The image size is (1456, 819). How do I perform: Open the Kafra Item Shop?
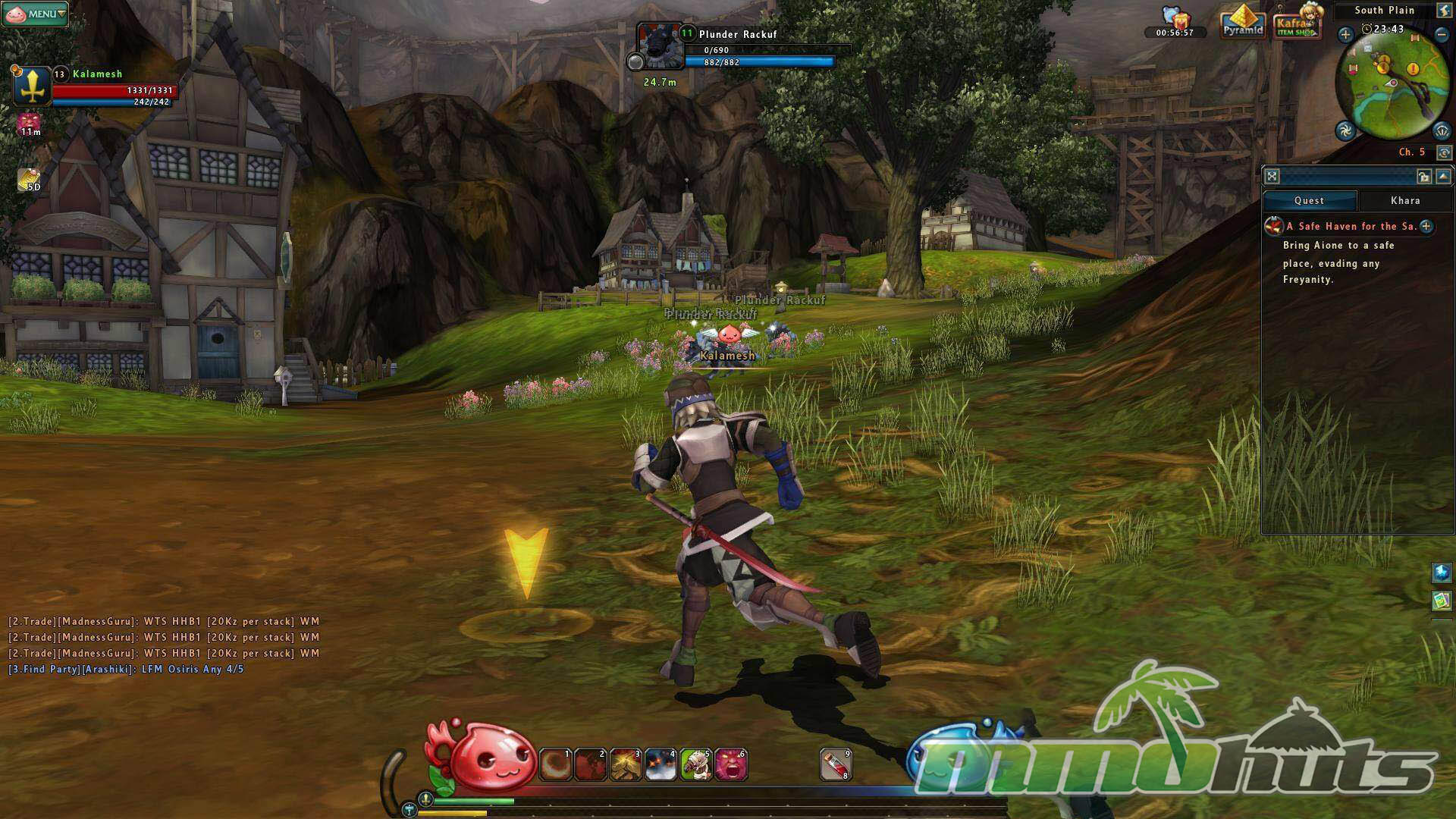point(1298,24)
